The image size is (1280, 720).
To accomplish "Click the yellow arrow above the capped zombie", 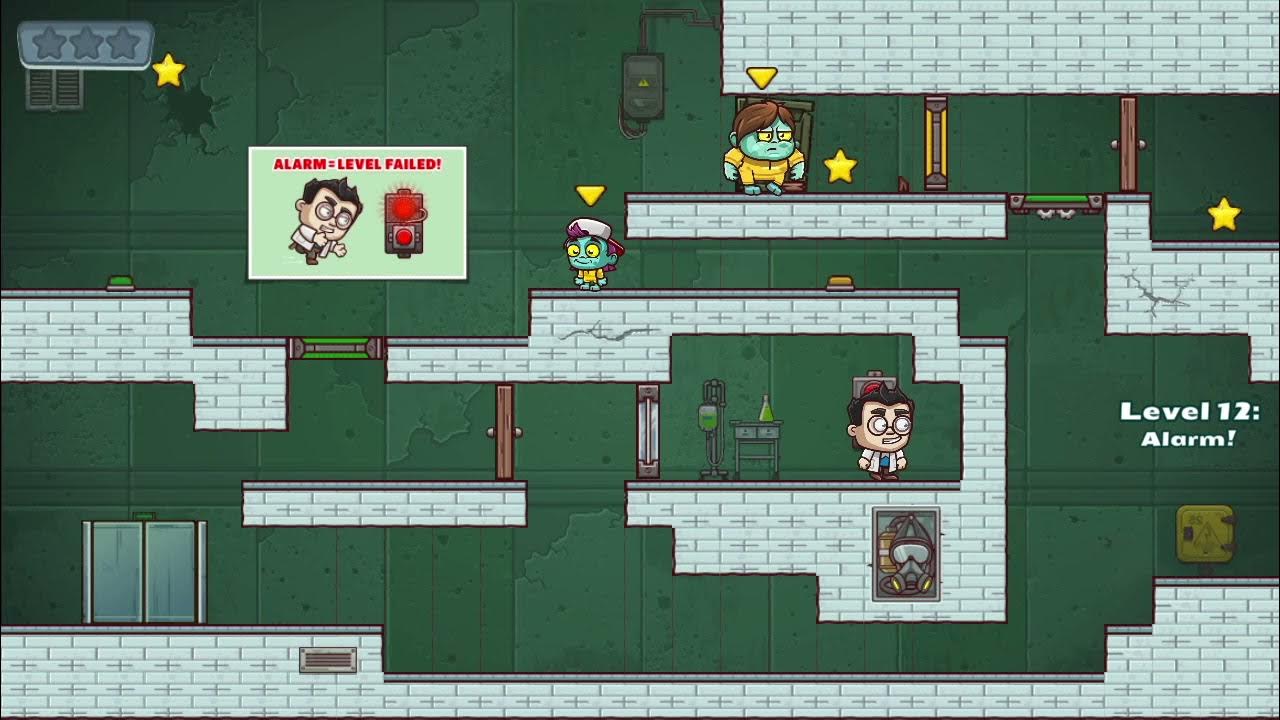I will (590, 196).
